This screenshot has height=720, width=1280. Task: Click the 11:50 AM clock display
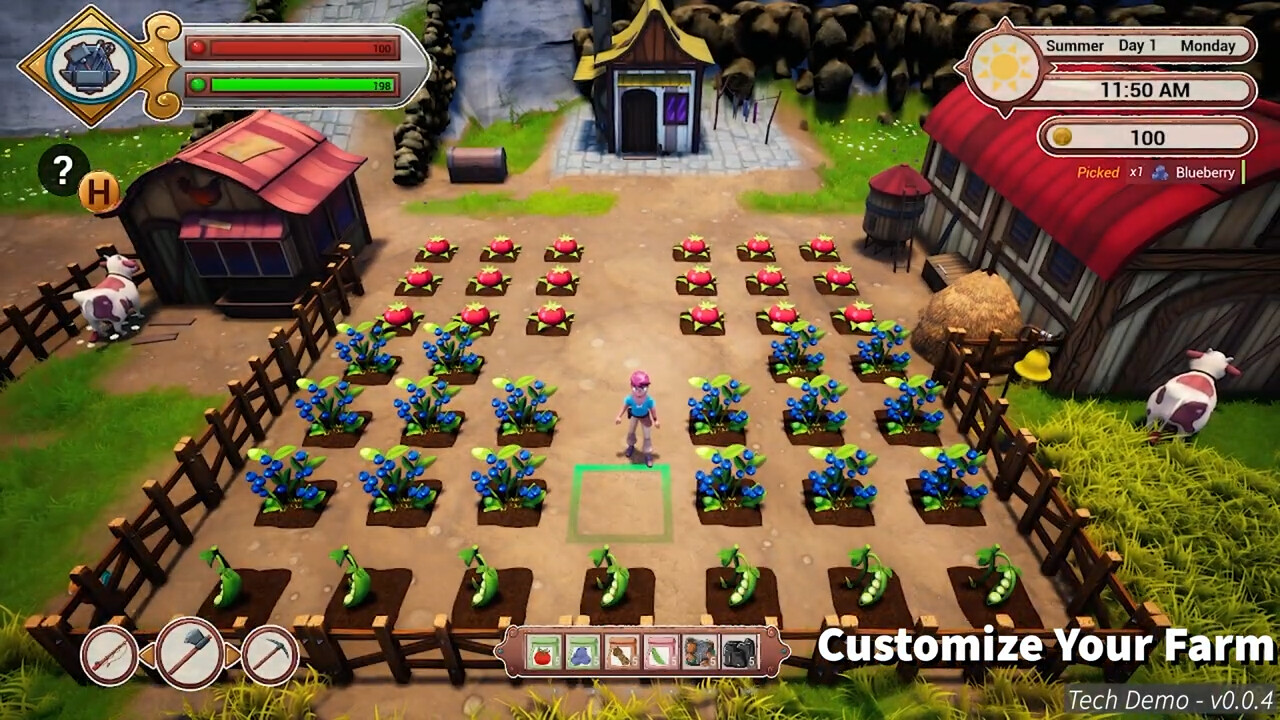tap(1147, 90)
